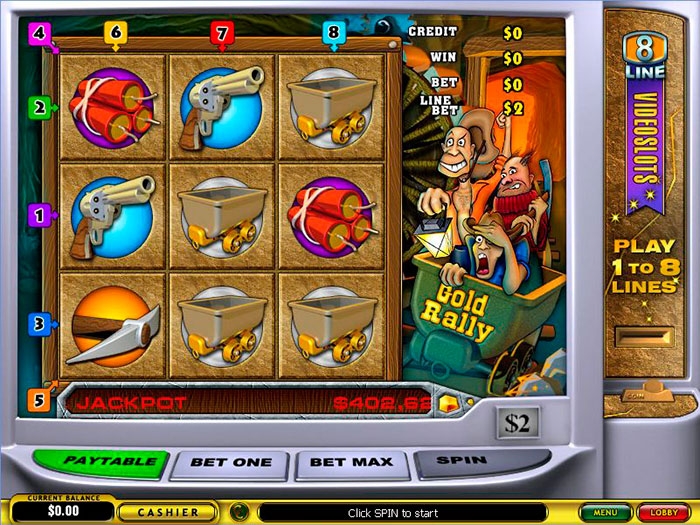Activate payline marker 2
Viewport: 700px width, 525px height.
tap(39, 107)
